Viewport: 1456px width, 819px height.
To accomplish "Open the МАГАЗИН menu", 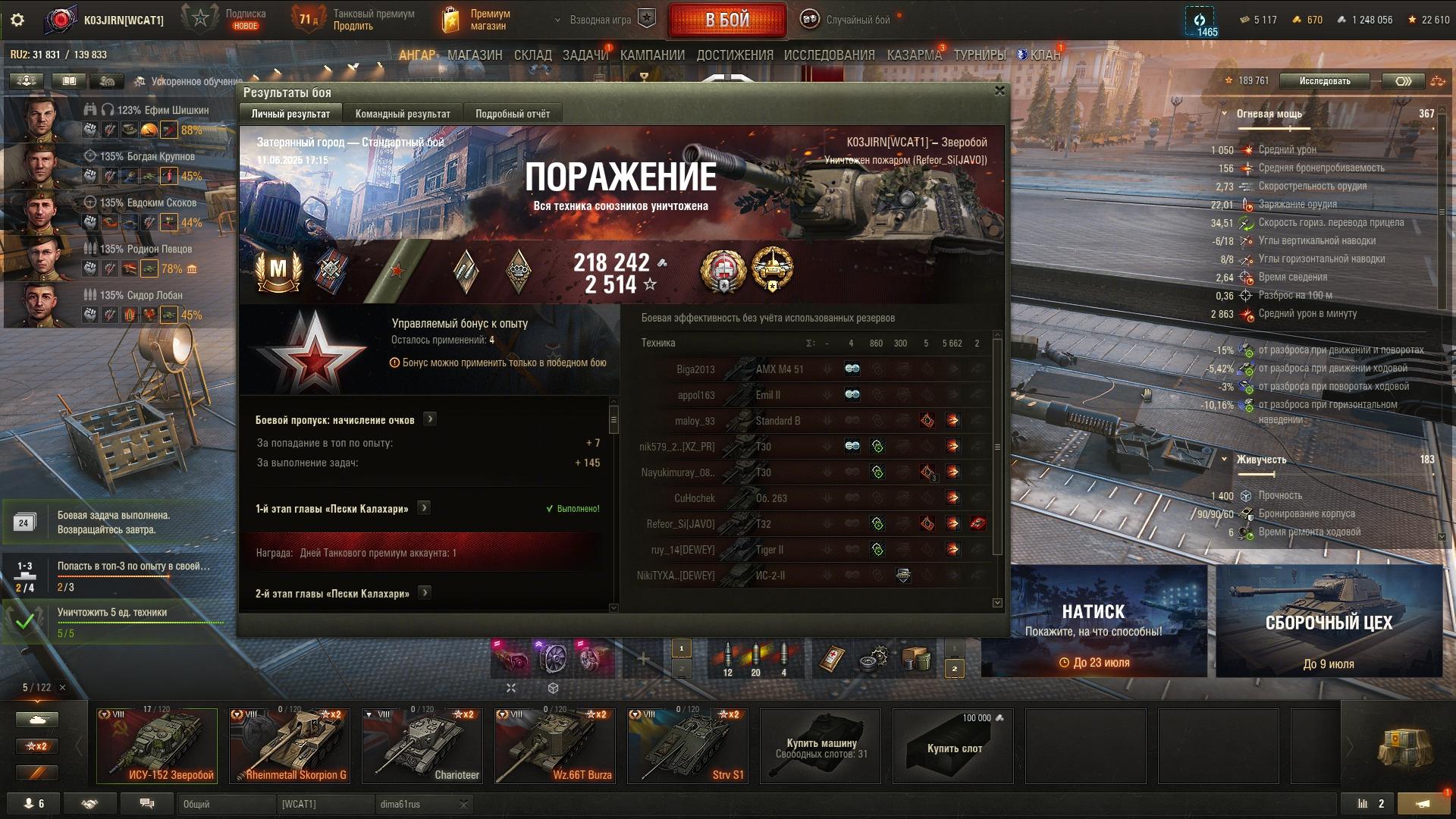I will tap(475, 55).
